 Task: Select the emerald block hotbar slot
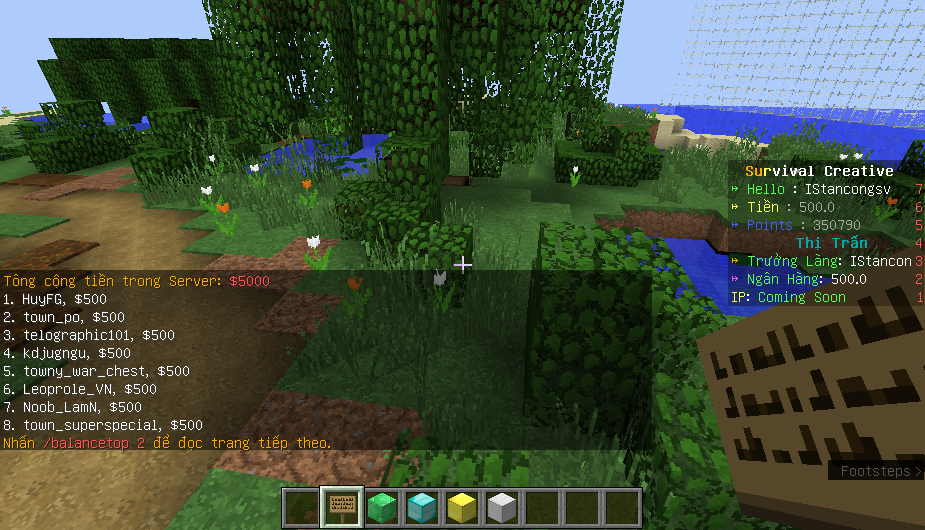[x=381, y=507]
